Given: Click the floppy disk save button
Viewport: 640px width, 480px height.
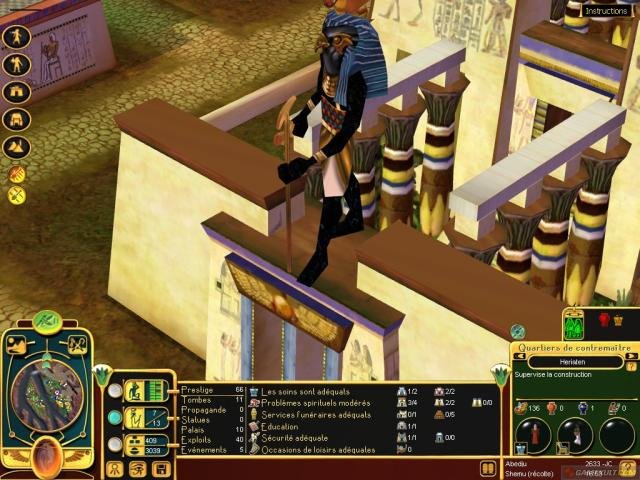Looking at the screenshot, I should click(160, 468).
